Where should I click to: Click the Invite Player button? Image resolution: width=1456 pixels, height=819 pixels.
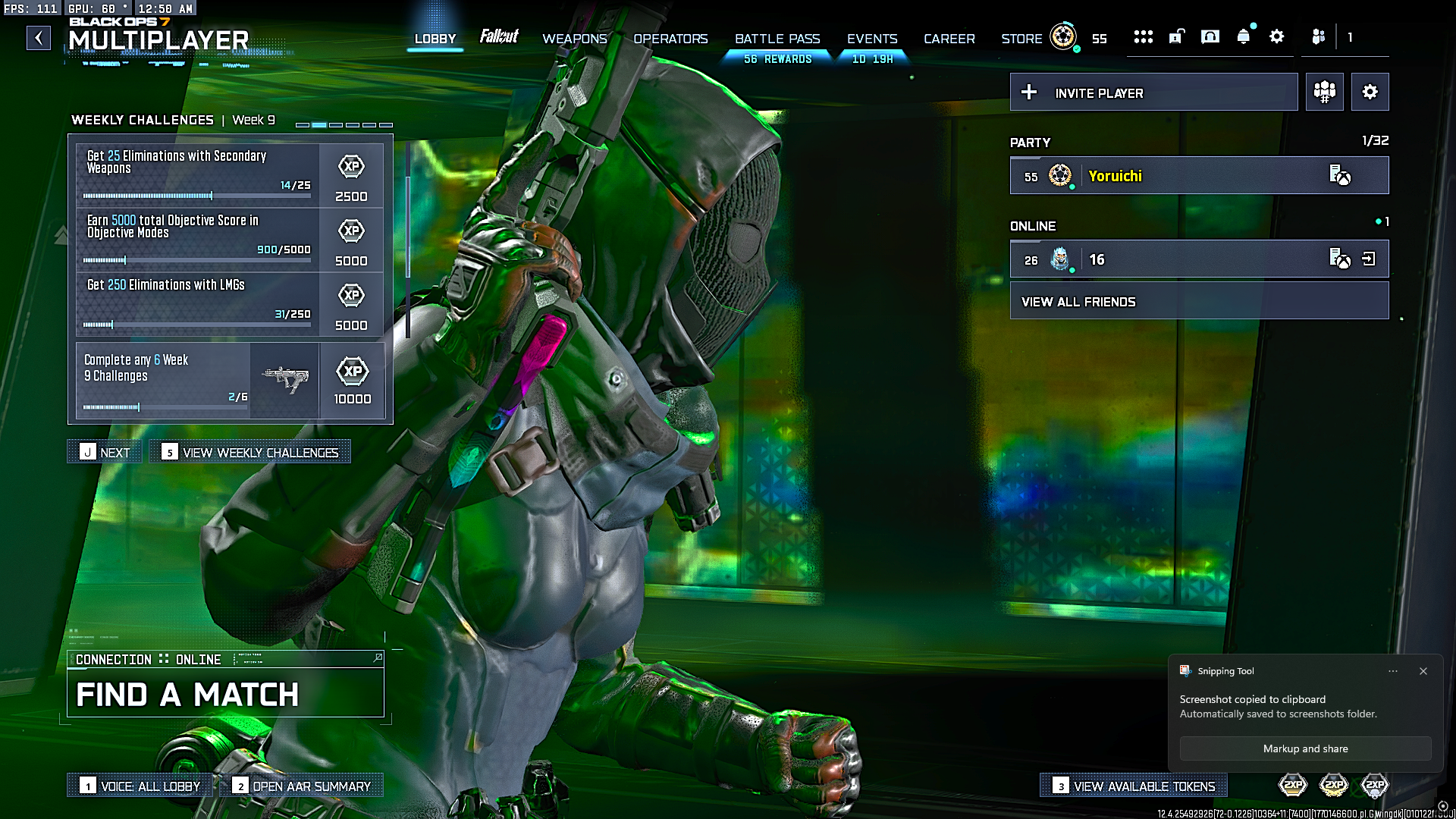click(x=1153, y=93)
